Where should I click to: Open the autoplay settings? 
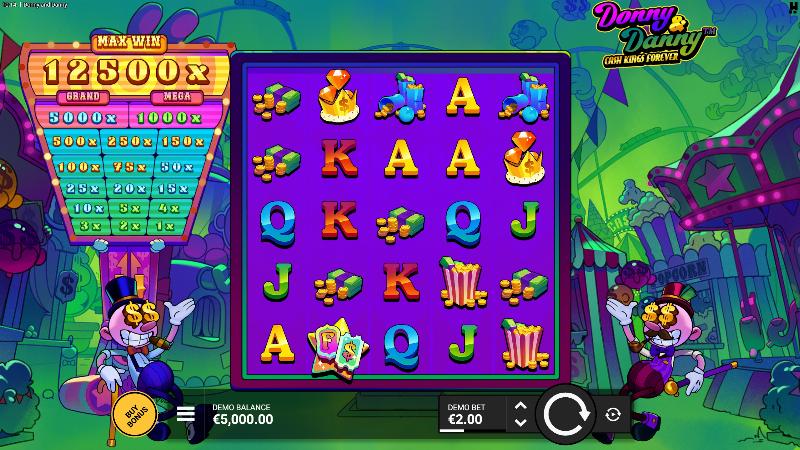tap(614, 414)
